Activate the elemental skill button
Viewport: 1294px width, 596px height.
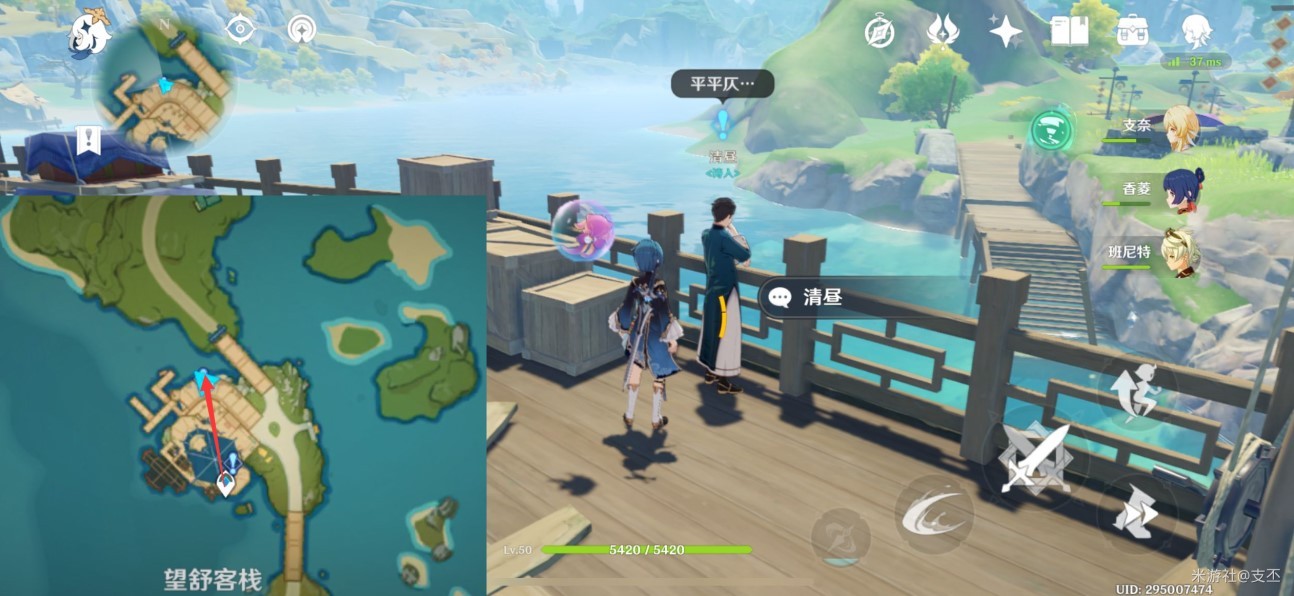[934, 513]
